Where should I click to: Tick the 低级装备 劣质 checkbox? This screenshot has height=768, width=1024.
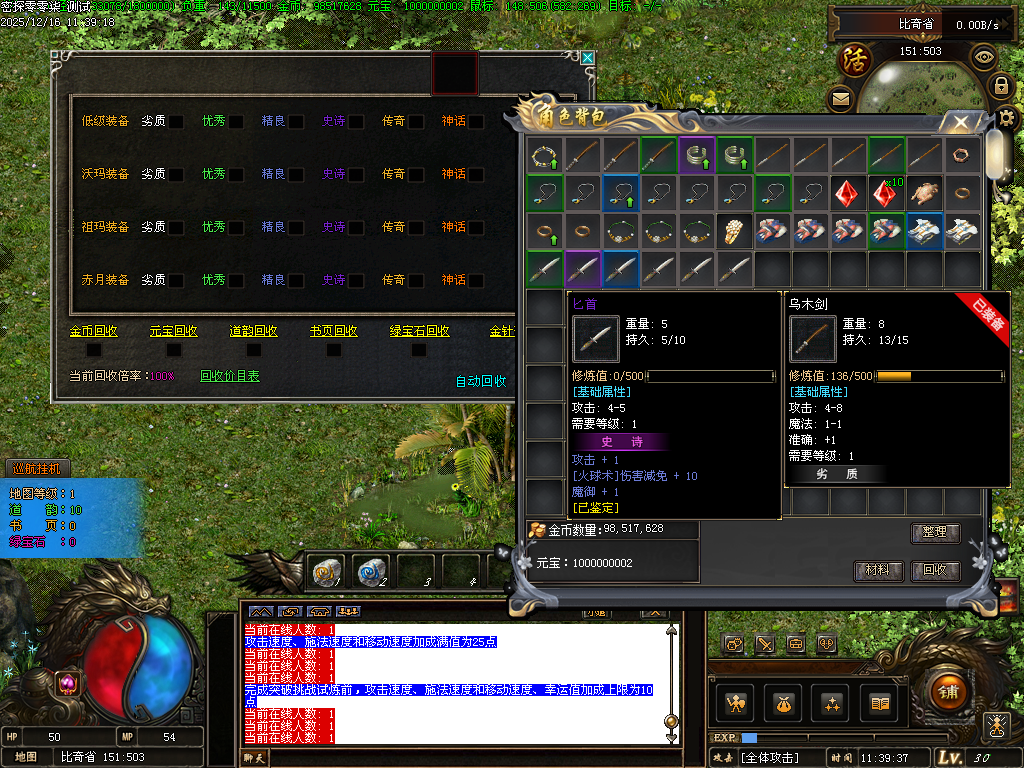176,122
